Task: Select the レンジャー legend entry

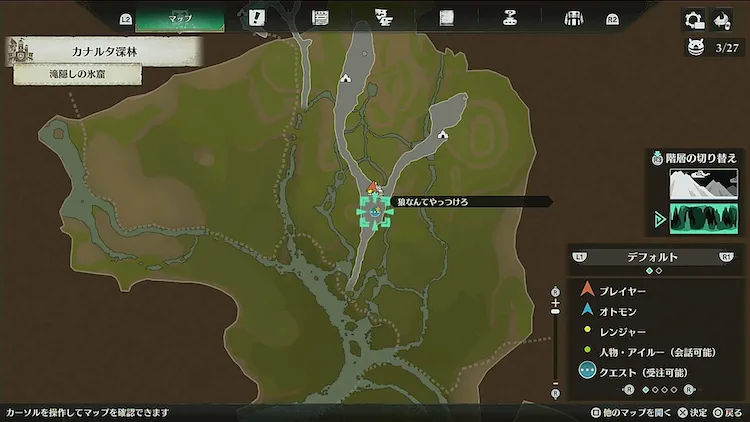Action: (622, 329)
